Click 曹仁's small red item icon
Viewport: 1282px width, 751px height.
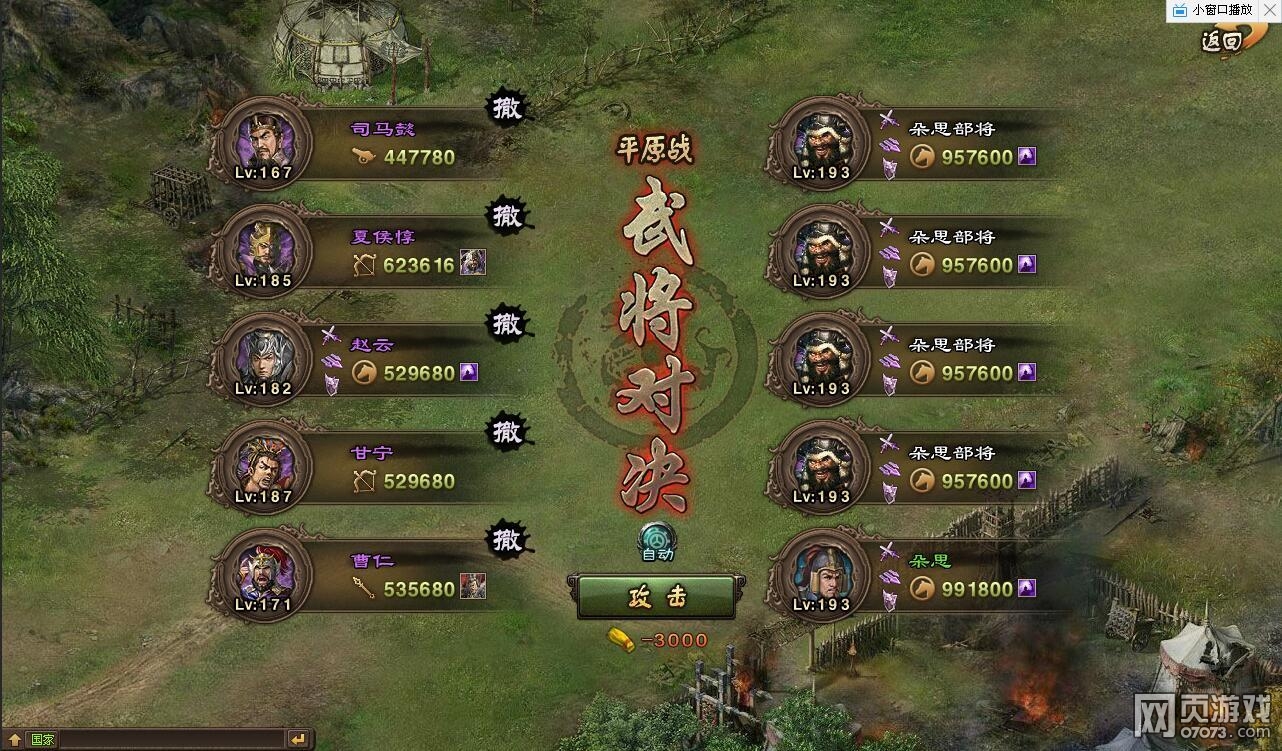[473, 588]
